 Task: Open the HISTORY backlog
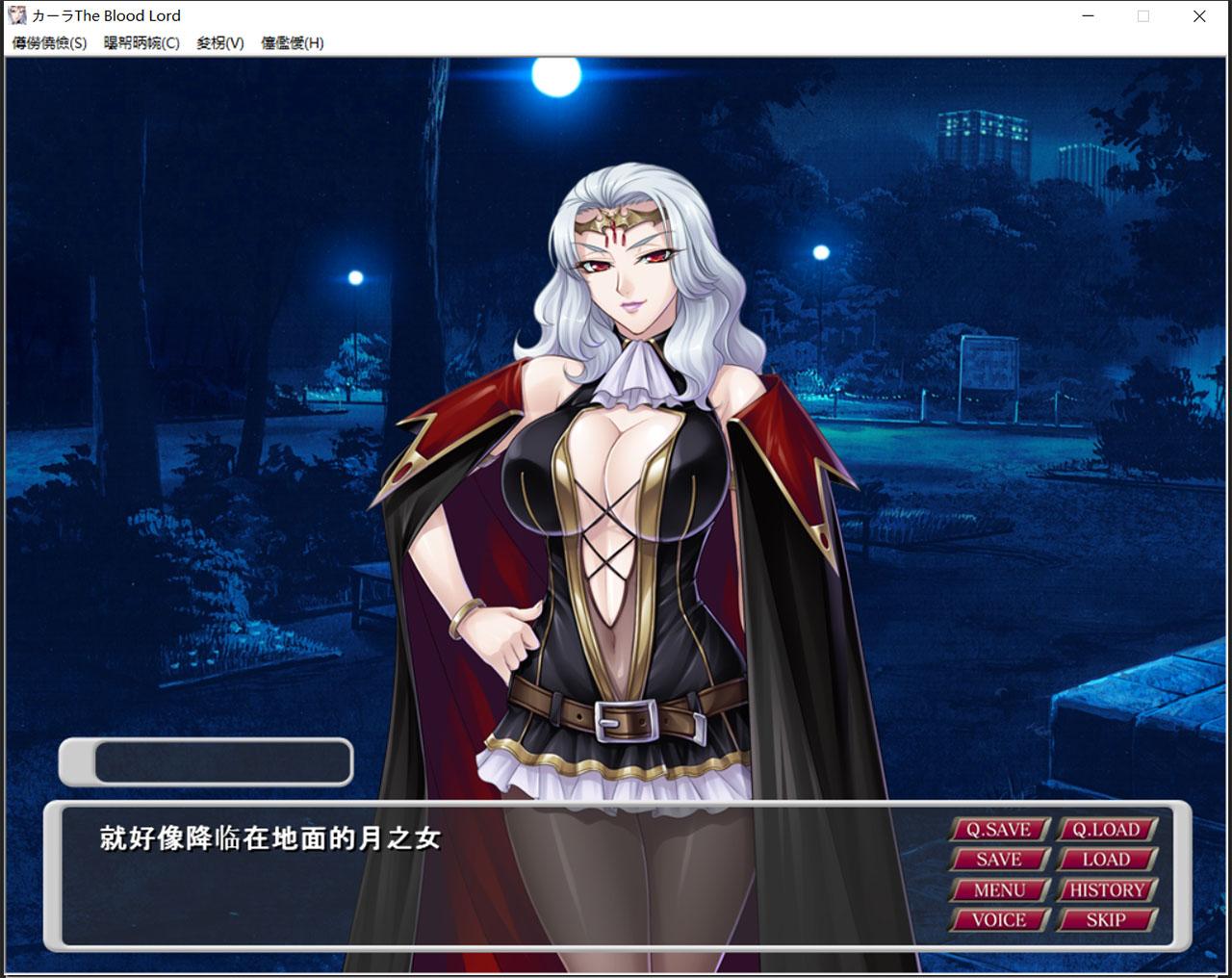coord(1106,890)
